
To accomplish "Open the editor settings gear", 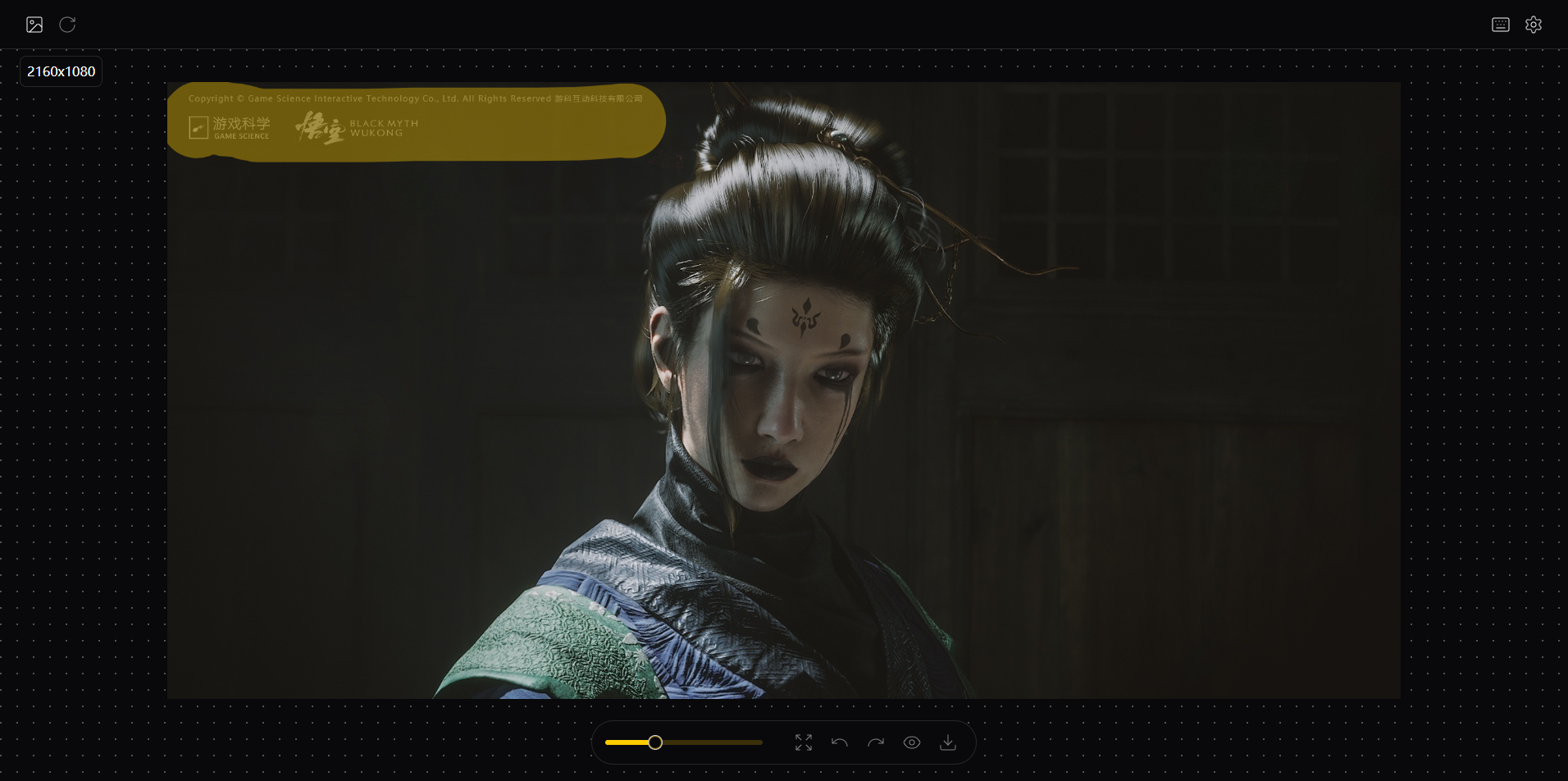I will pyautogui.click(x=1533, y=25).
